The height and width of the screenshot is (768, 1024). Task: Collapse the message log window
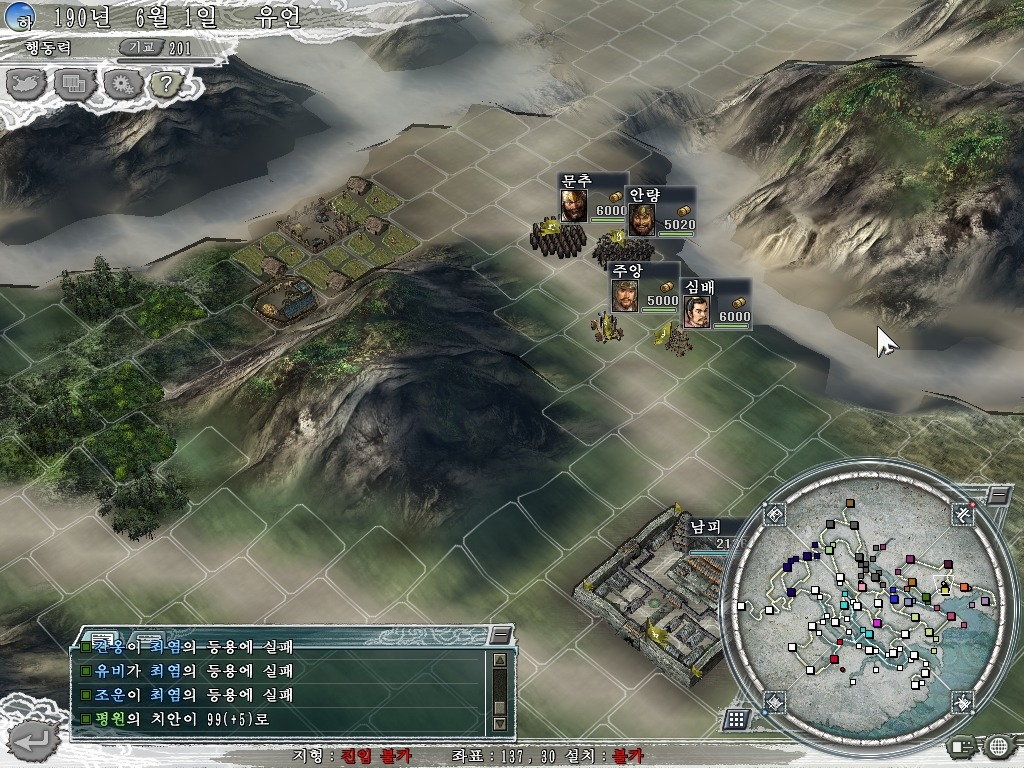500,635
